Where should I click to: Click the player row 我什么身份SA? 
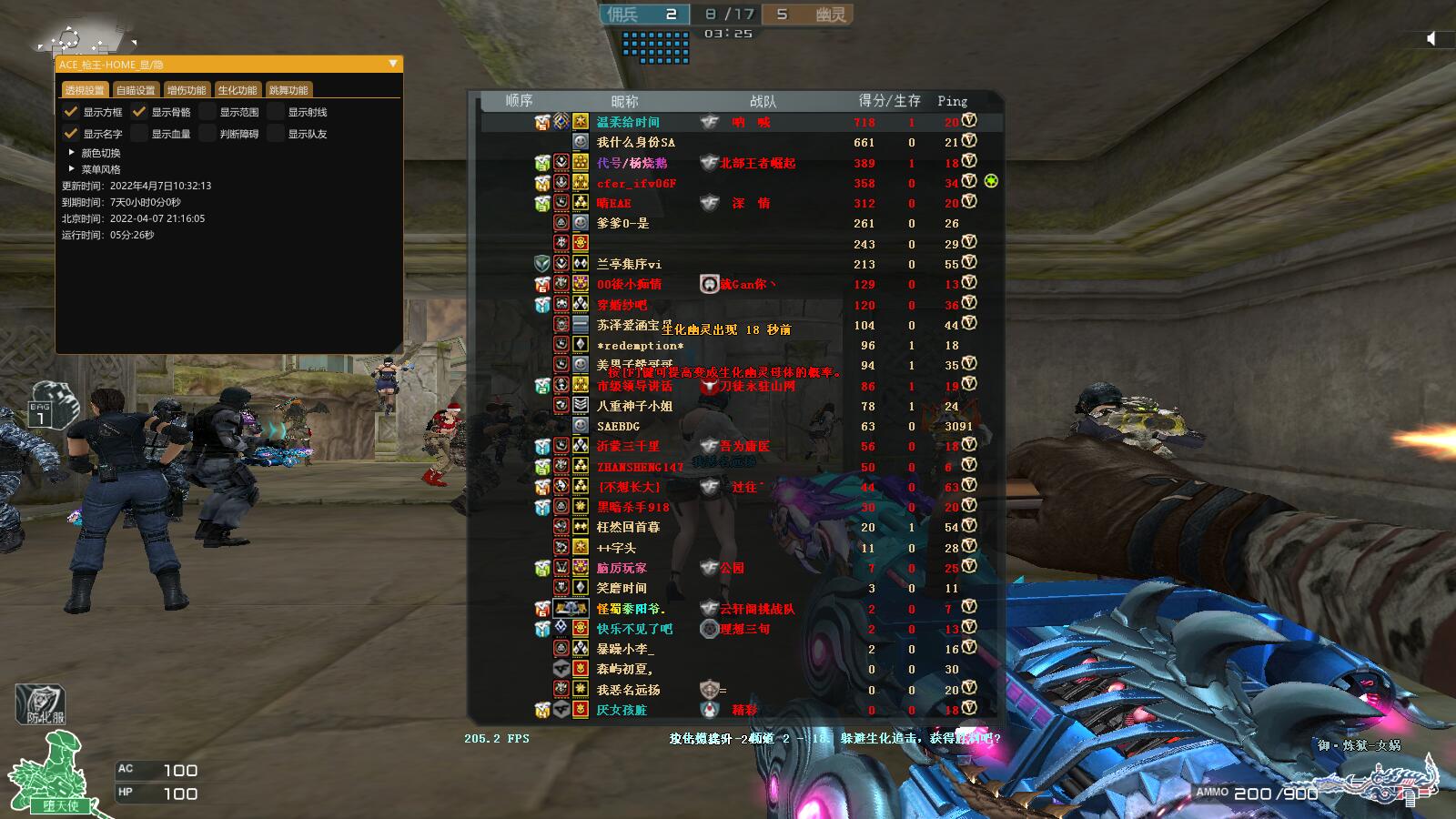[635, 142]
